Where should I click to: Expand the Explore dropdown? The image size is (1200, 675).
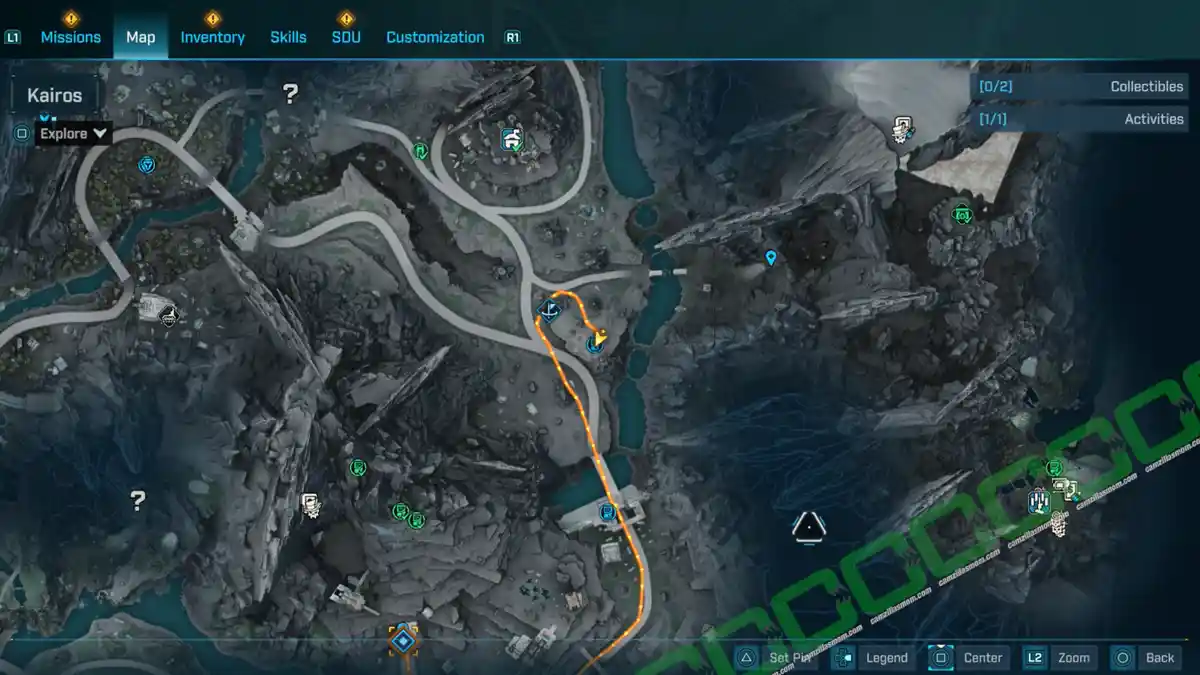click(x=73, y=133)
